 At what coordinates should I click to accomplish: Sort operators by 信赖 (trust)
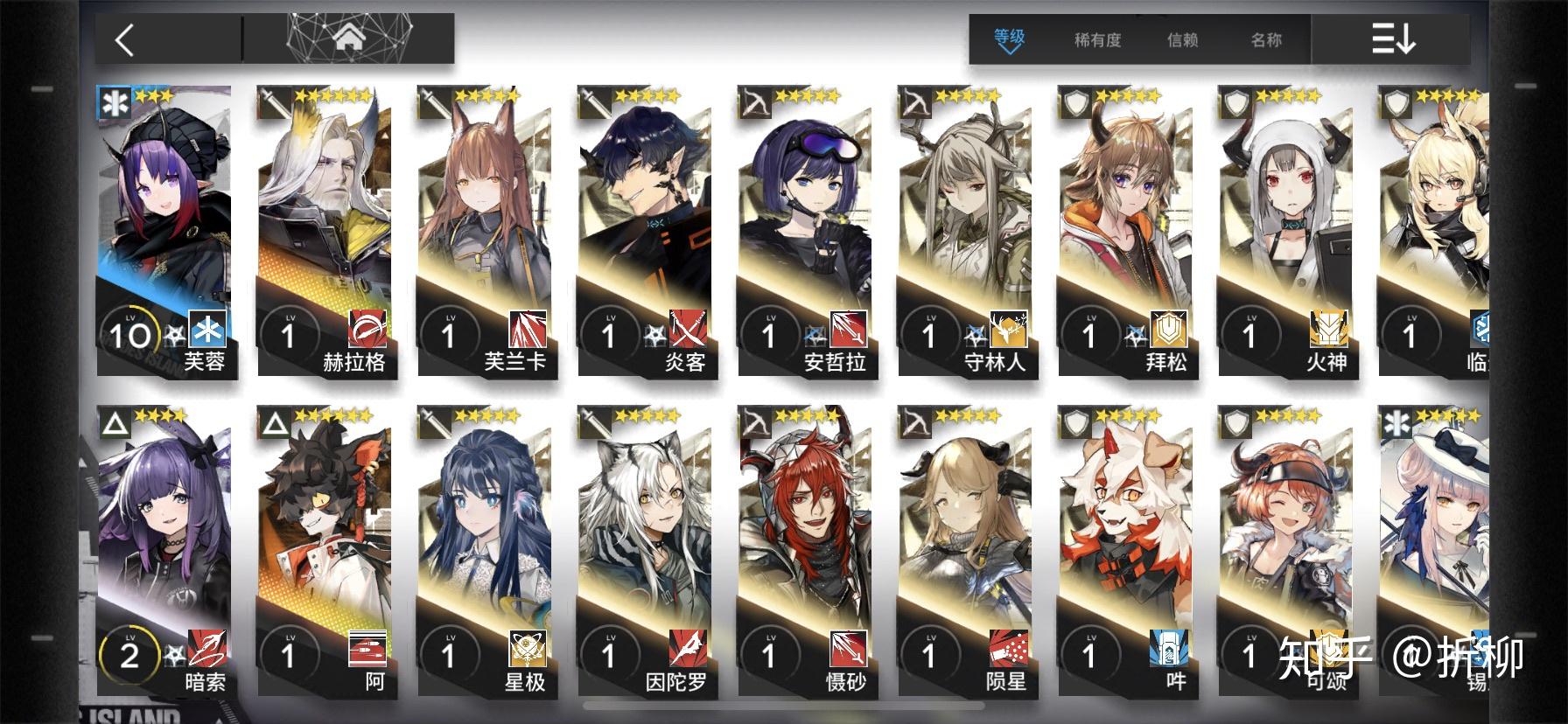(x=1182, y=40)
